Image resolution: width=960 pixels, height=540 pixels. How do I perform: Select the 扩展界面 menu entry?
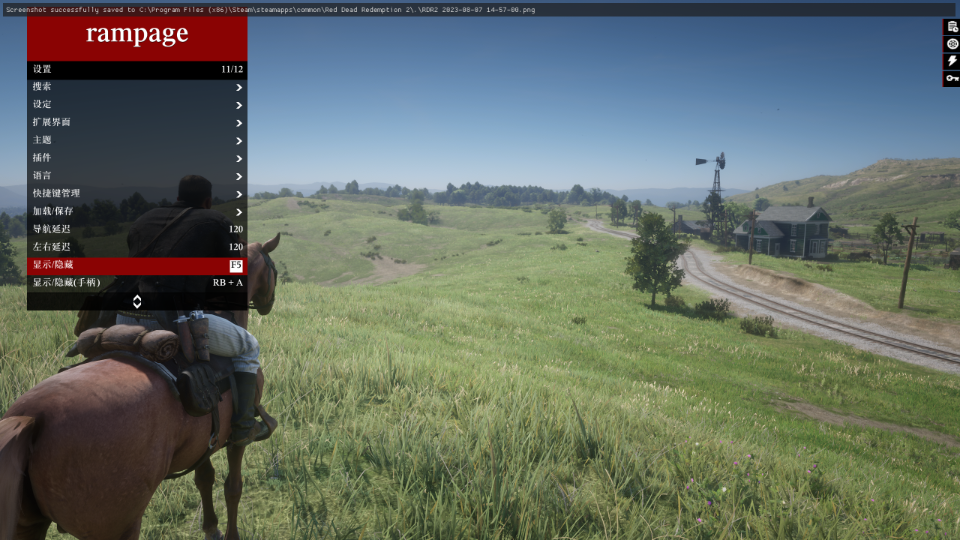137,122
